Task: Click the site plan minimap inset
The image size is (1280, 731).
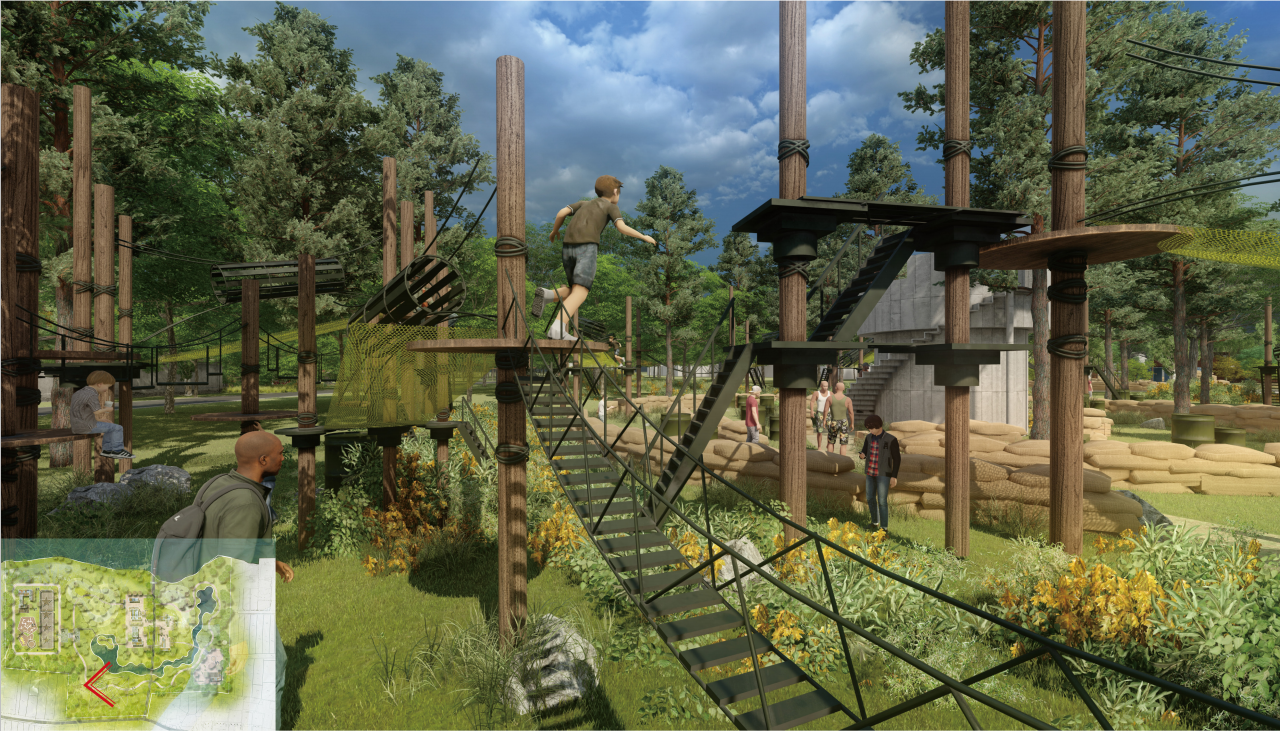Action: click(138, 633)
